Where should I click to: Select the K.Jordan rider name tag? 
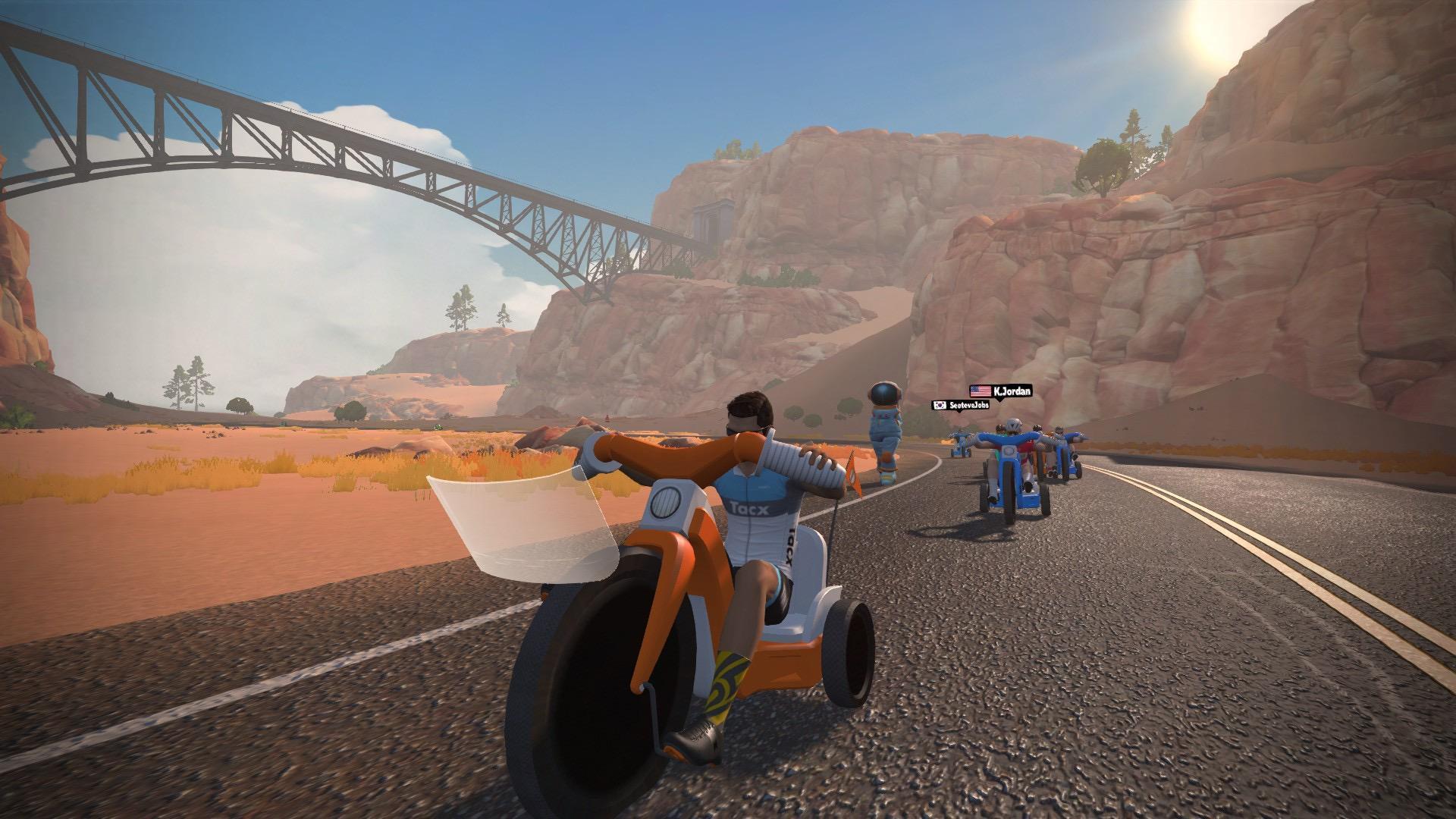point(1000,391)
